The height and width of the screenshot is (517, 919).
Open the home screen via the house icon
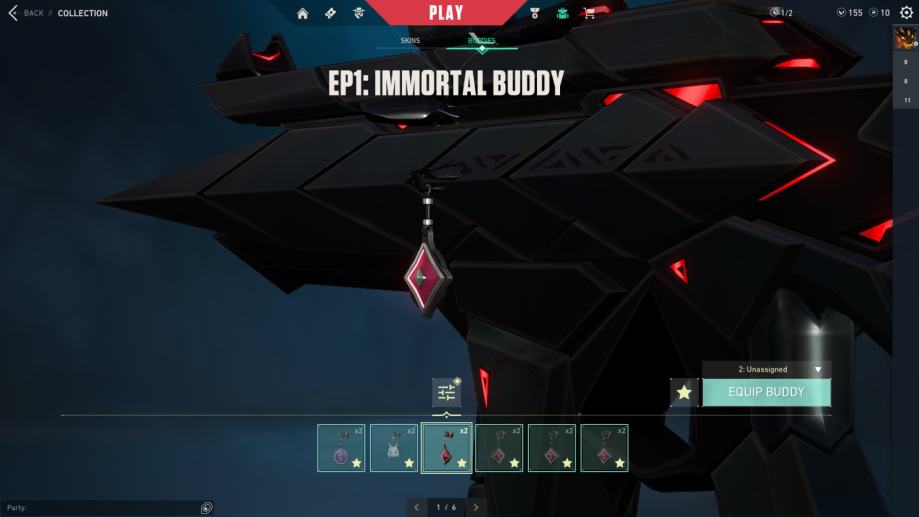303,13
